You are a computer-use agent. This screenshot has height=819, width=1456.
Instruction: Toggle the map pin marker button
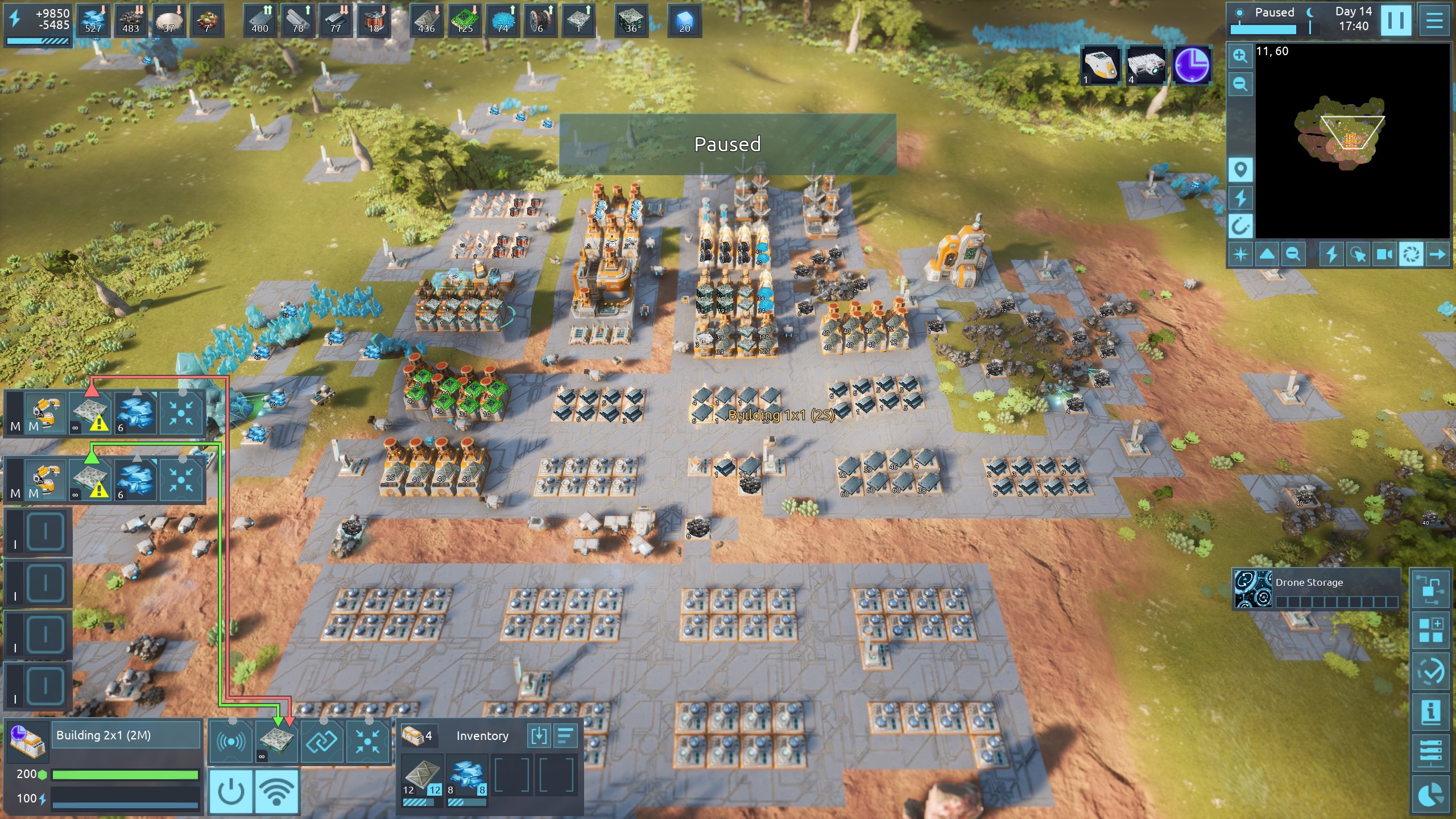coord(1240,169)
